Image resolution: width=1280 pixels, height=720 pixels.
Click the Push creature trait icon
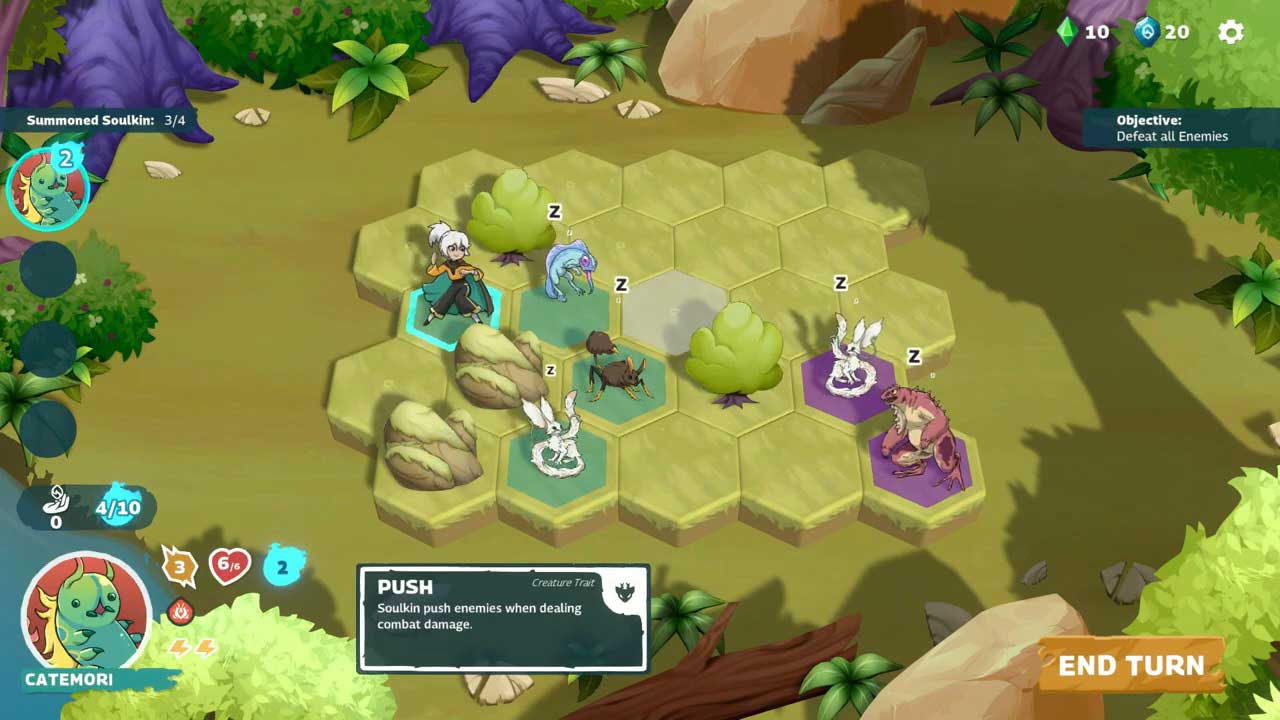625,593
